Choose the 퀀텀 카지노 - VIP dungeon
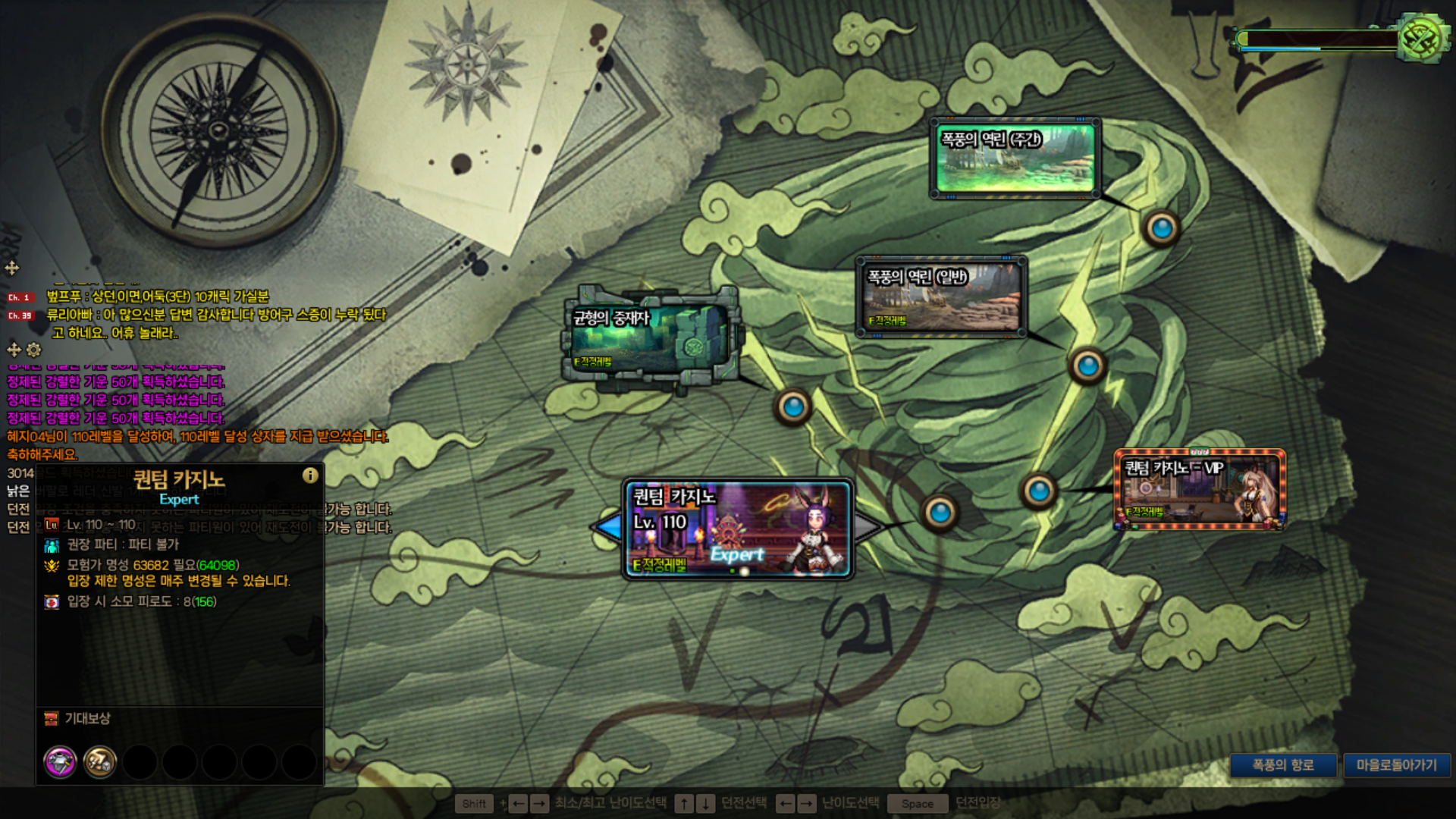 point(1200,489)
